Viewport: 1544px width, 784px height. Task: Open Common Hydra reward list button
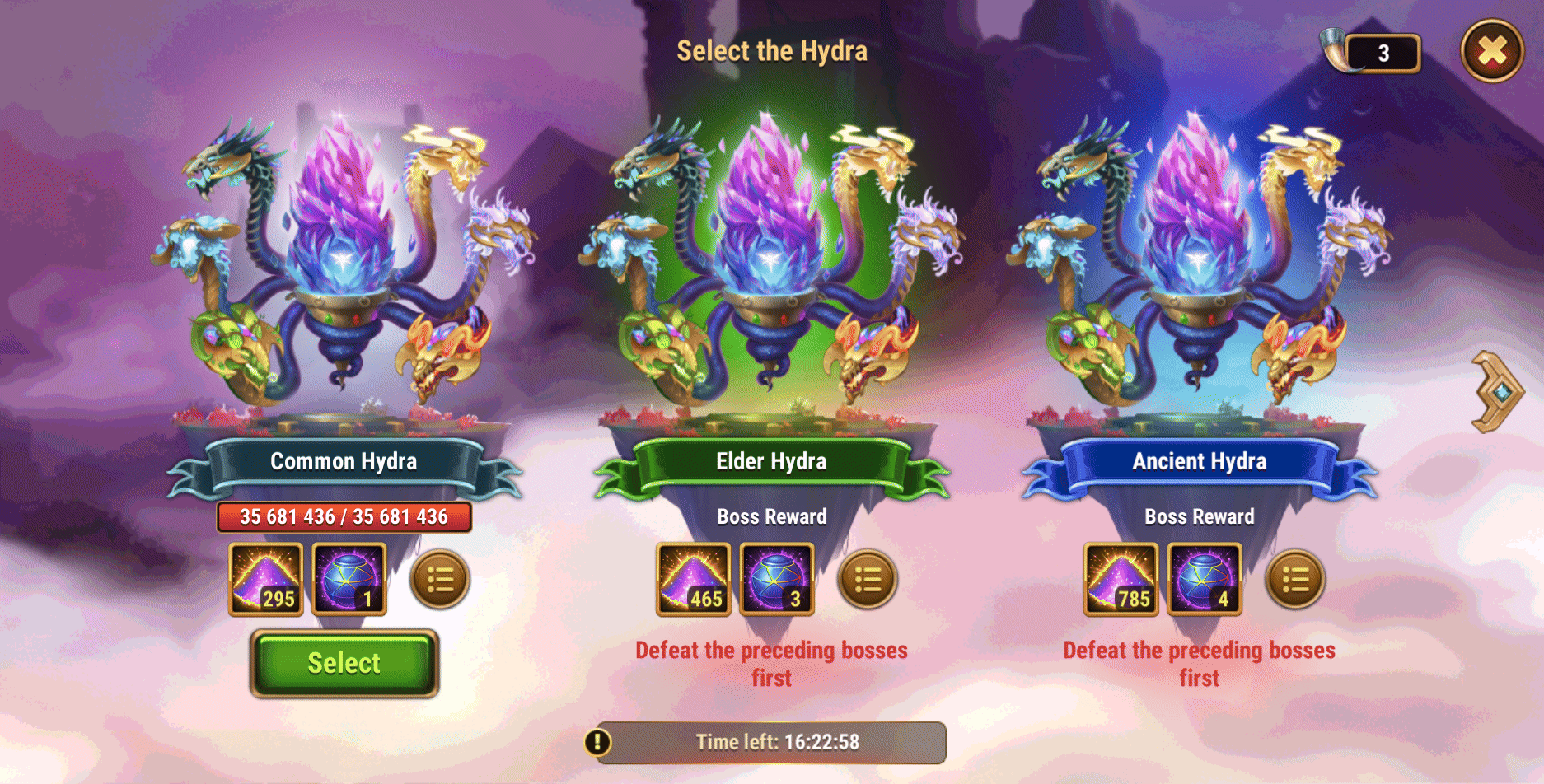(x=439, y=580)
